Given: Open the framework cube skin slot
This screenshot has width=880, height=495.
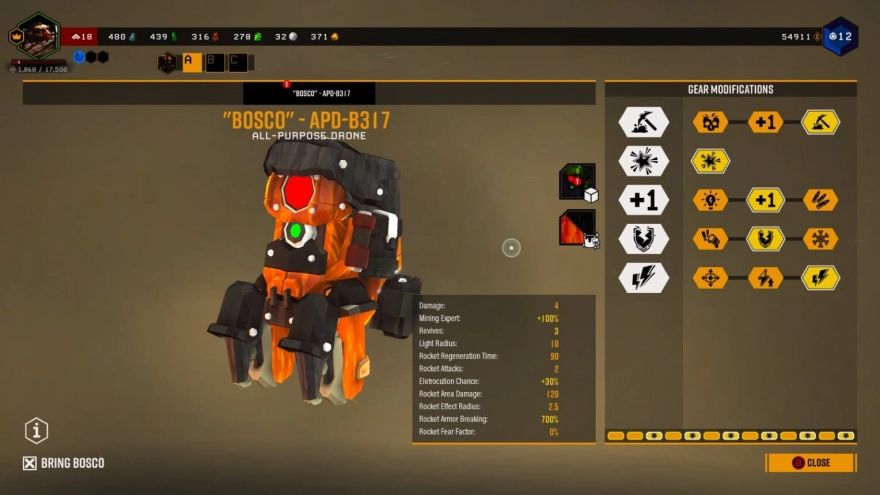Looking at the screenshot, I should (x=577, y=182).
